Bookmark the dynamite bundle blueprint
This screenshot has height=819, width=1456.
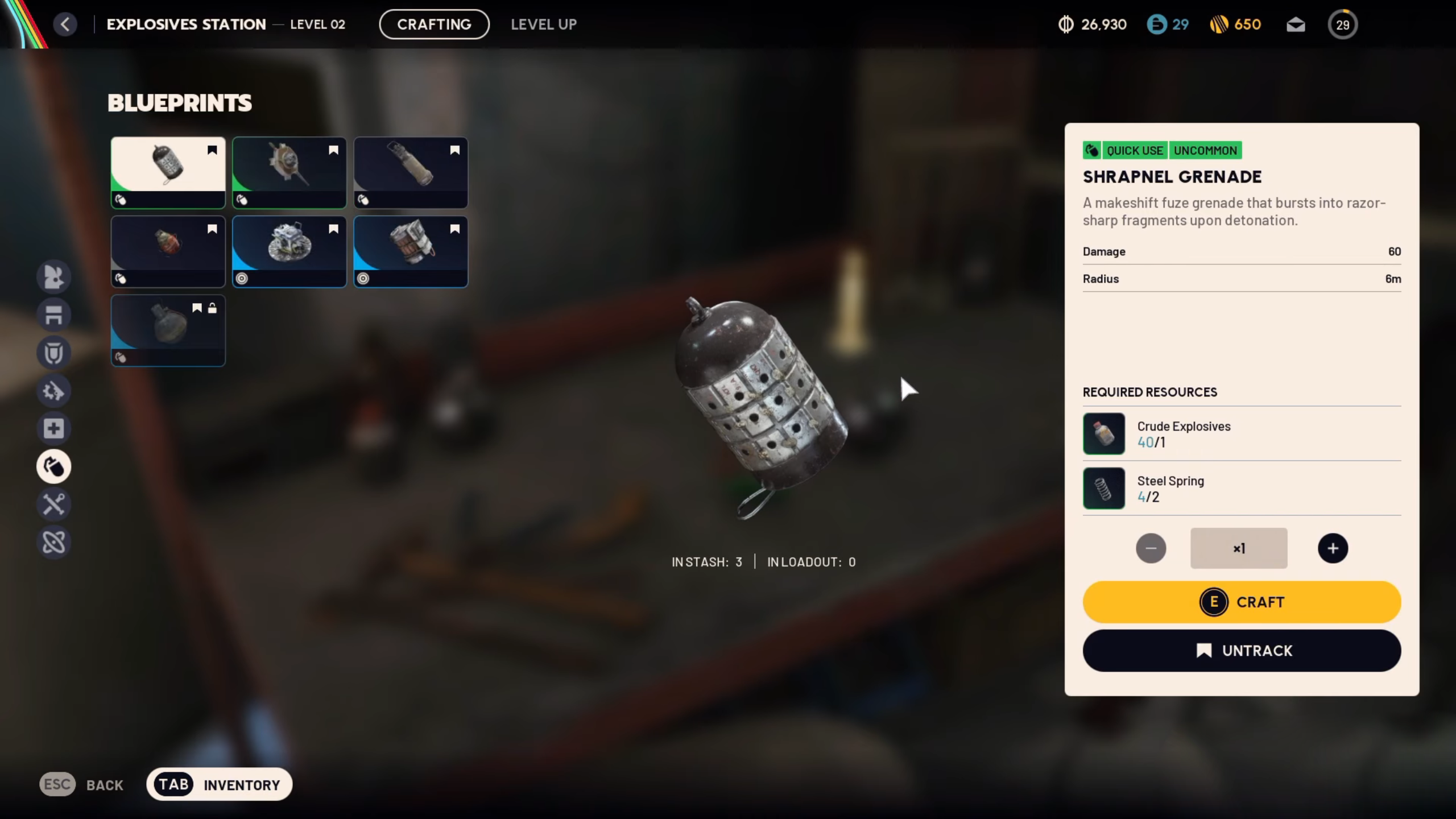[454, 228]
